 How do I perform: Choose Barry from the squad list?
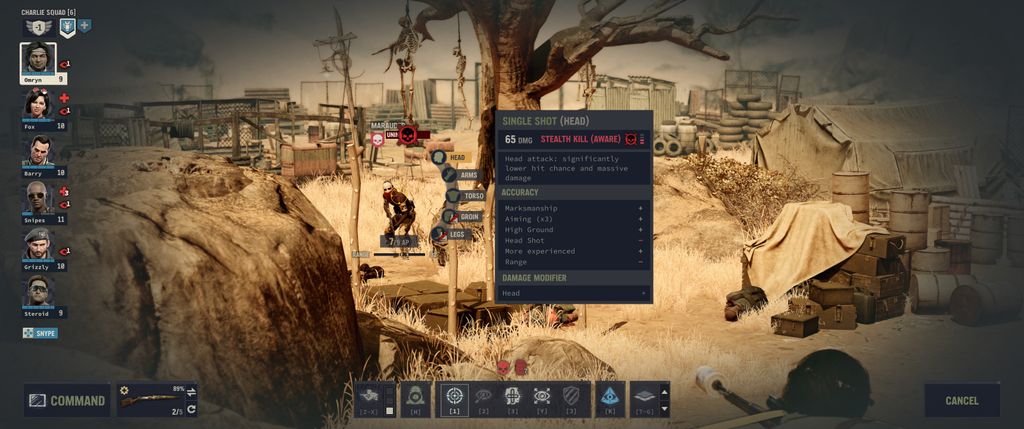pyautogui.click(x=37, y=151)
